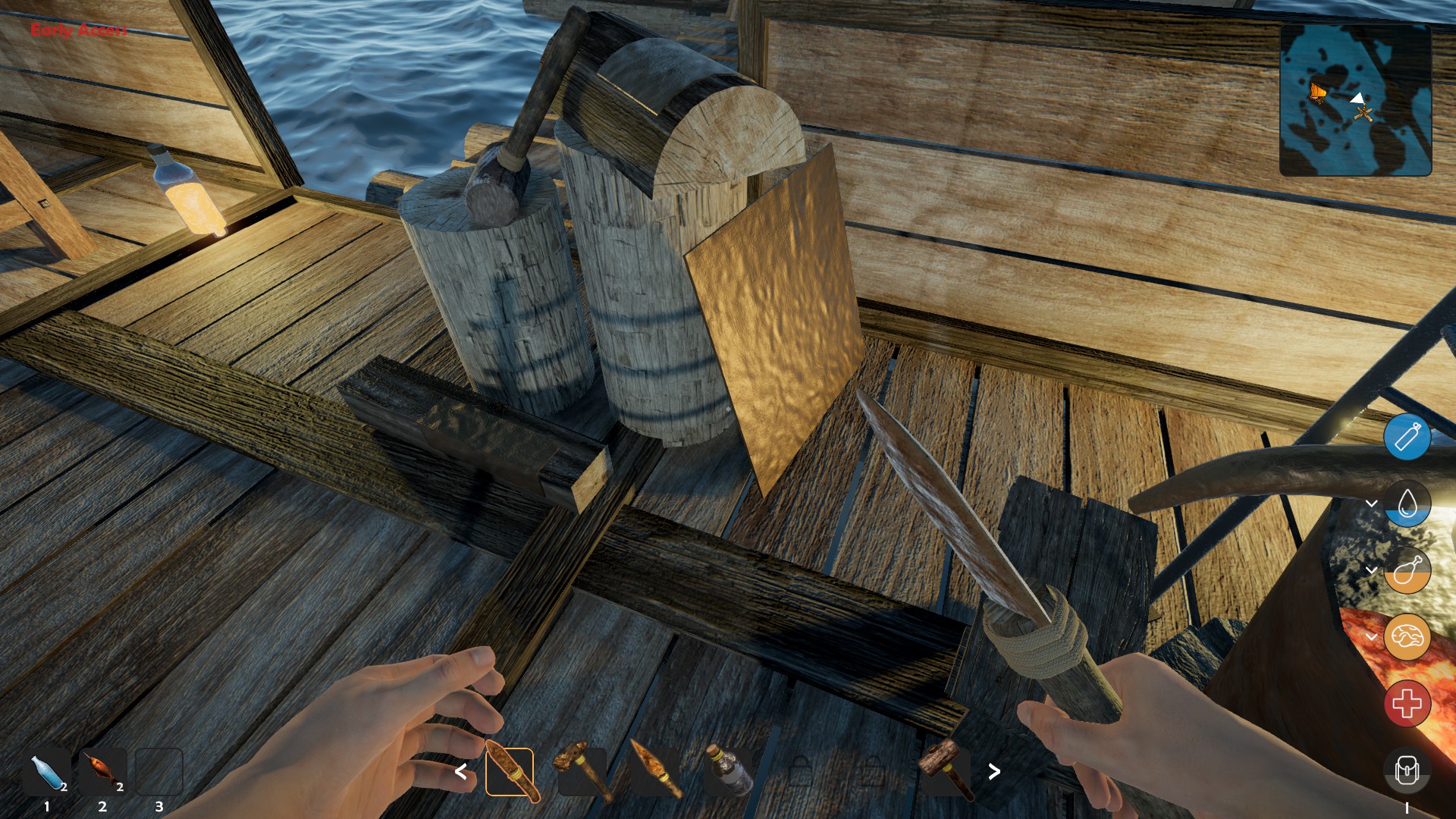Open the minimap
Viewport: 1456px width, 819px height.
1355,100
